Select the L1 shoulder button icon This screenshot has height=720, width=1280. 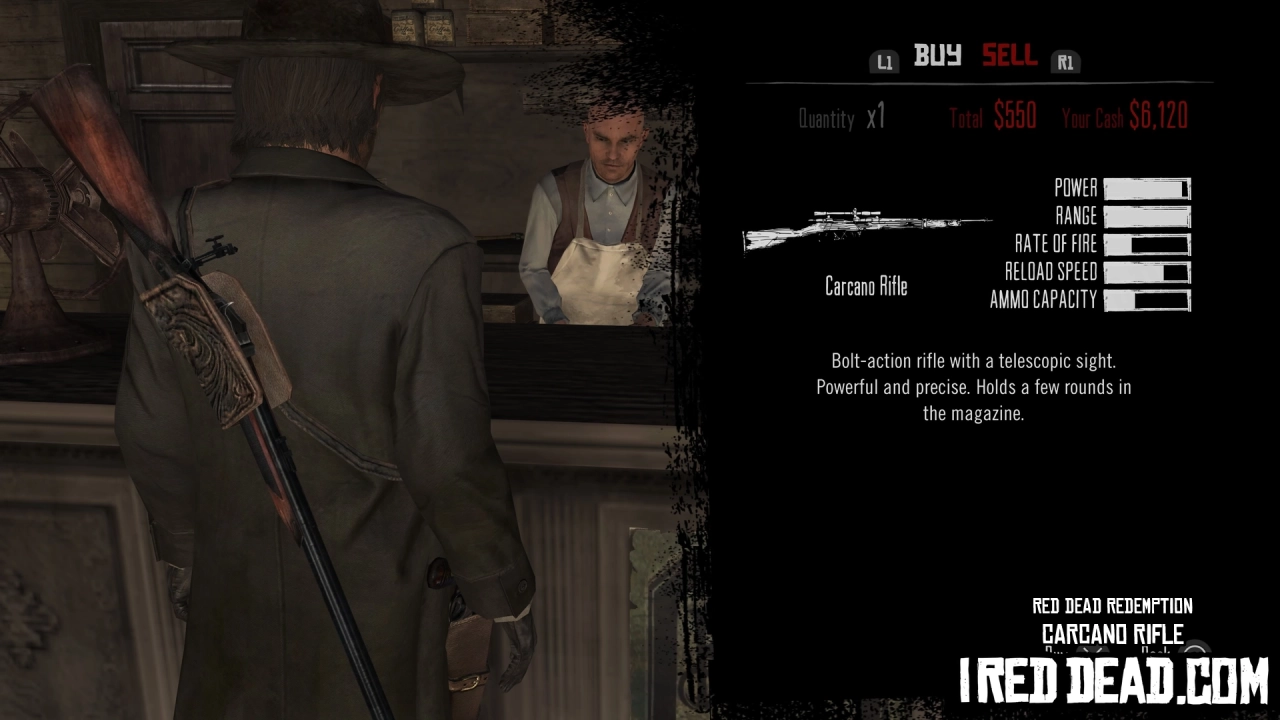click(884, 61)
